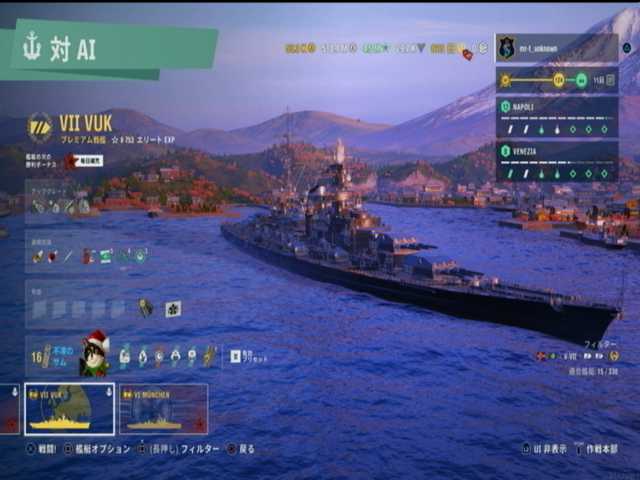Viewport: 640px width, 480px height.
Task: Open the Napoli ship progress panel
Action: 556,117
